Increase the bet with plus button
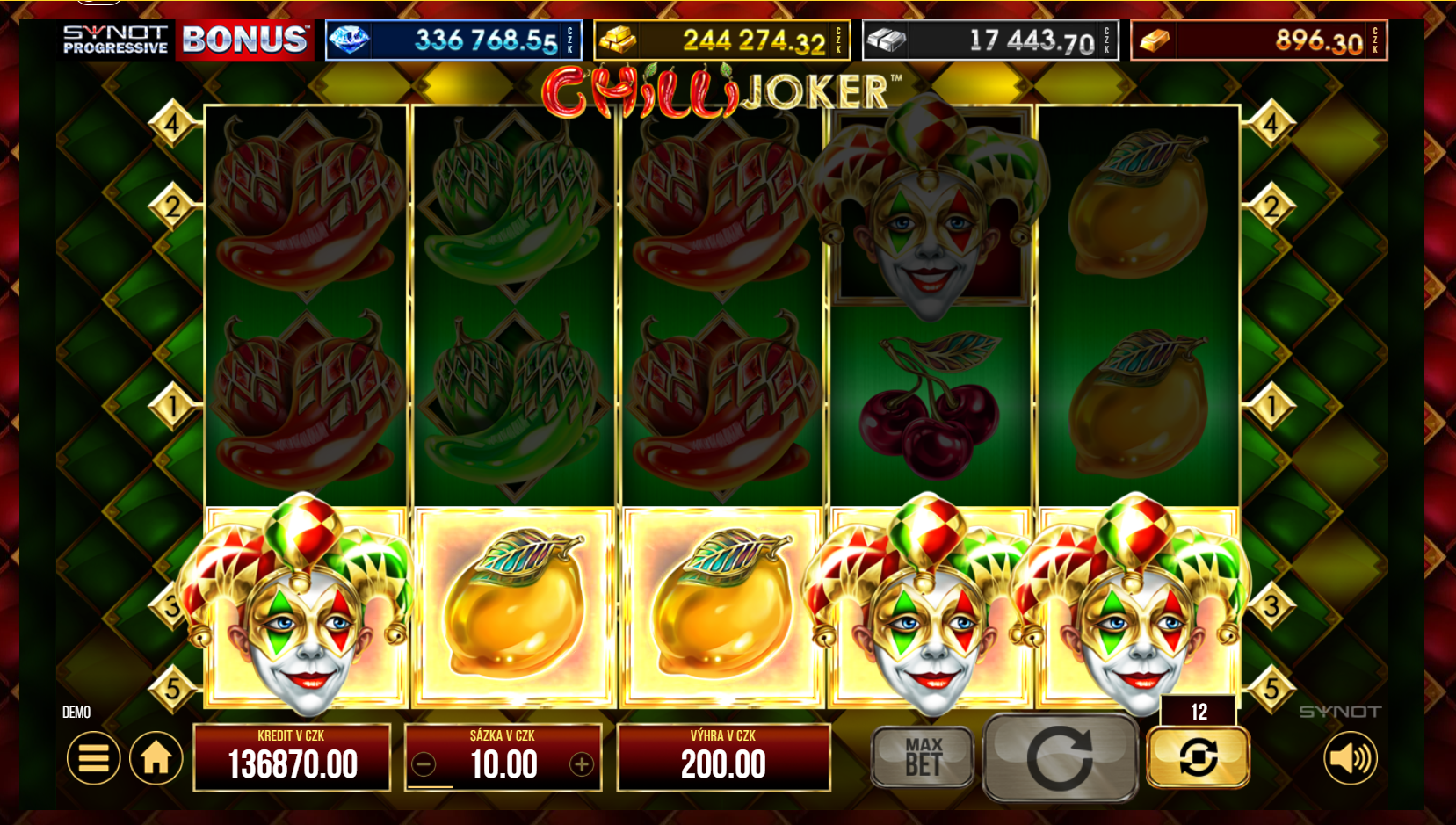Image resolution: width=1456 pixels, height=825 pixels. coord(581,764)
